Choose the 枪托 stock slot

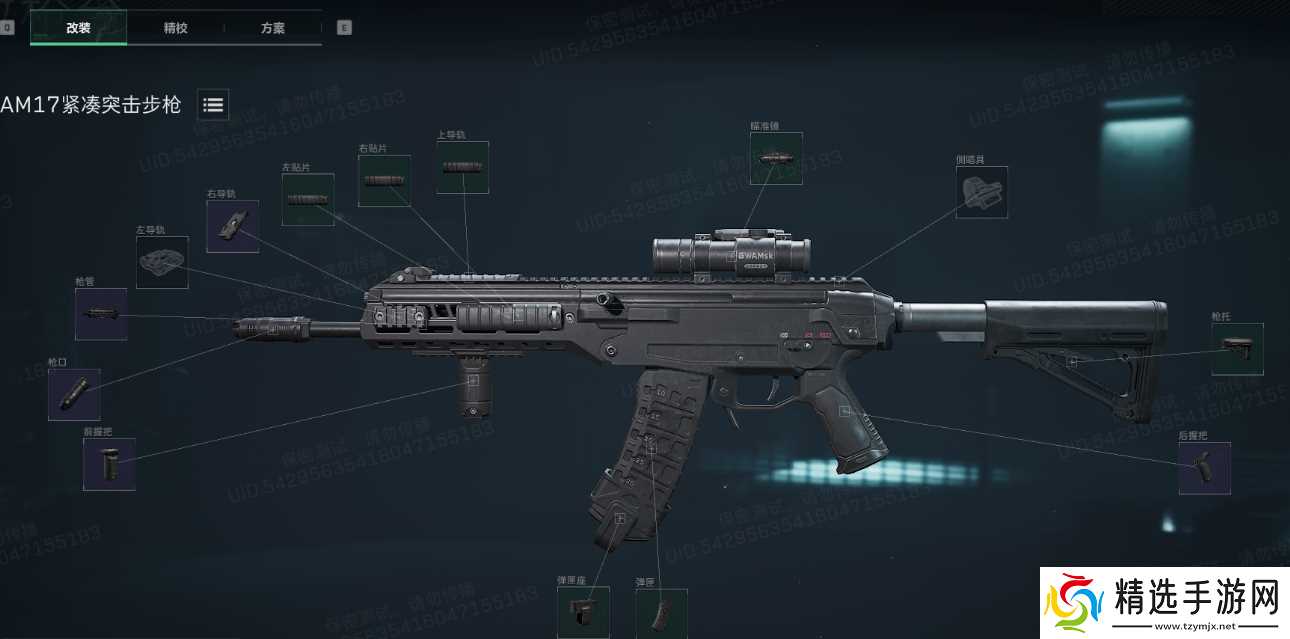tap(1237, 349)
